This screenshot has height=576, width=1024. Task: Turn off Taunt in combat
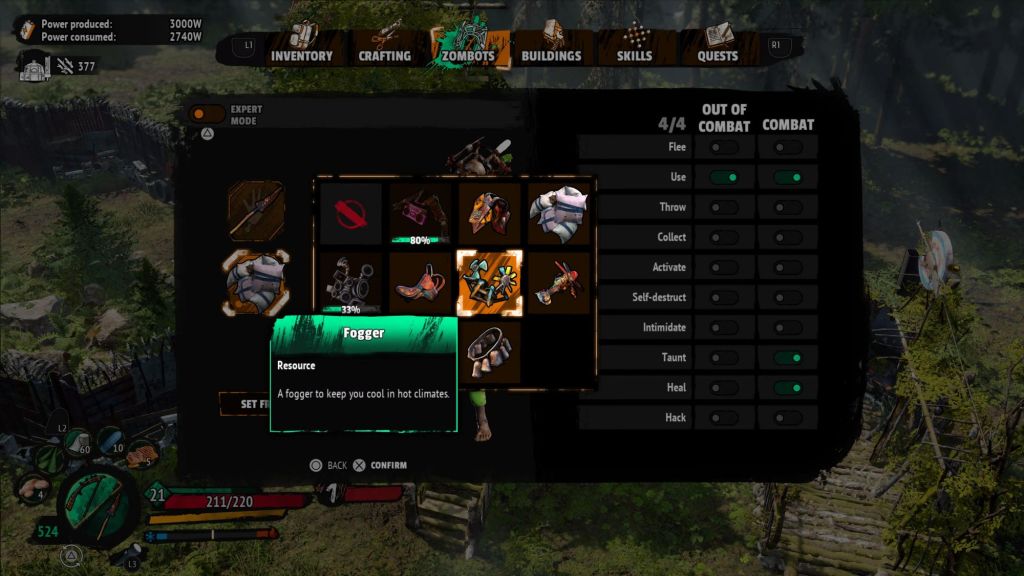(788, 357)
